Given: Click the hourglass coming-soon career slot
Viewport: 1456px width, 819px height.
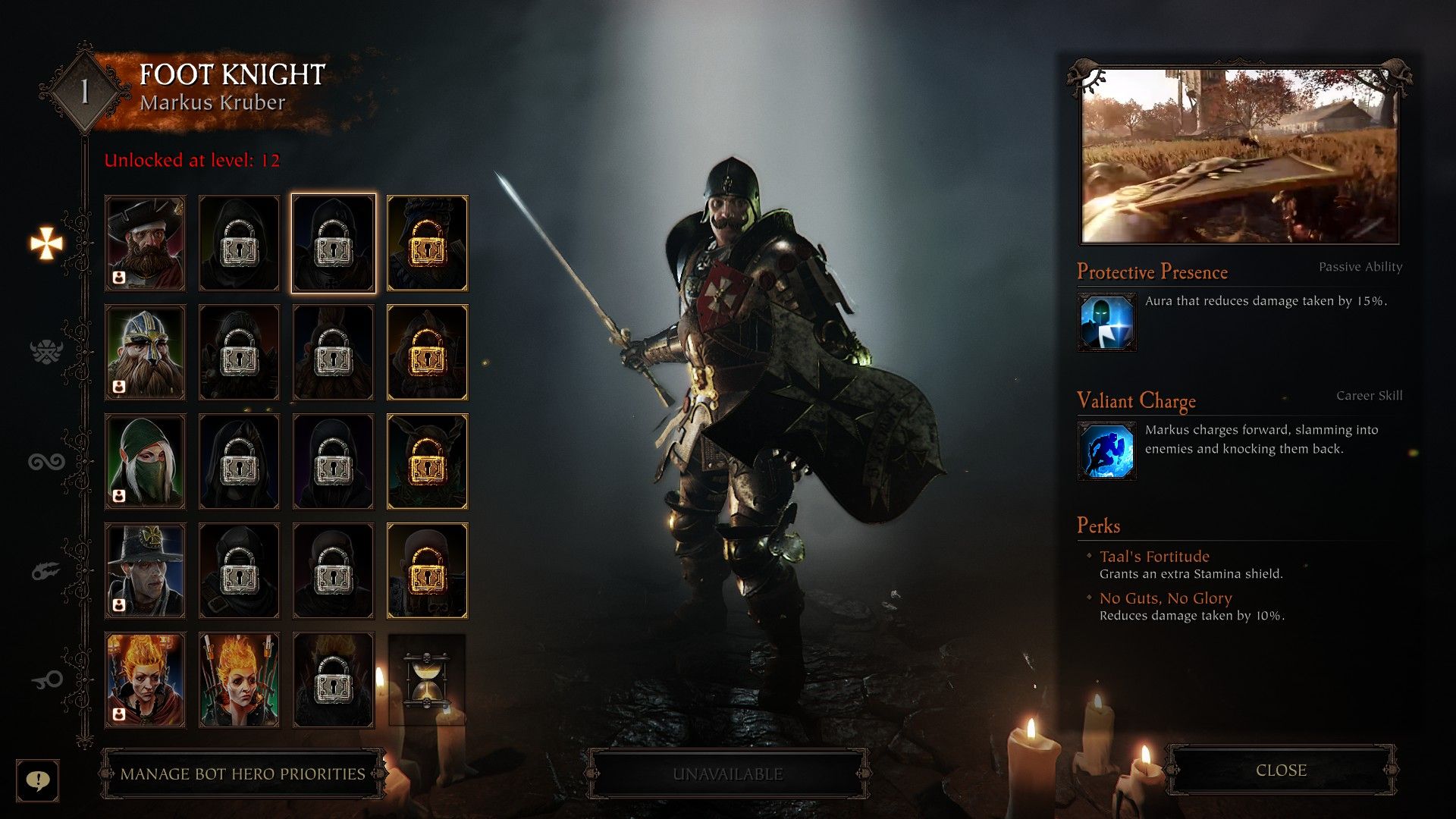Looking at the screenshot, I should pos(427,679).
